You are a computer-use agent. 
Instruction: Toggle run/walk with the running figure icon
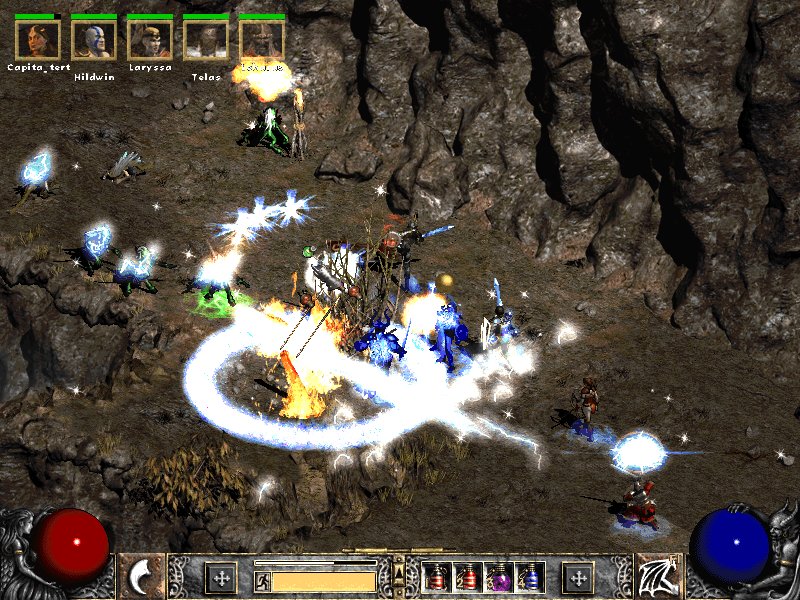pos(262,580)
